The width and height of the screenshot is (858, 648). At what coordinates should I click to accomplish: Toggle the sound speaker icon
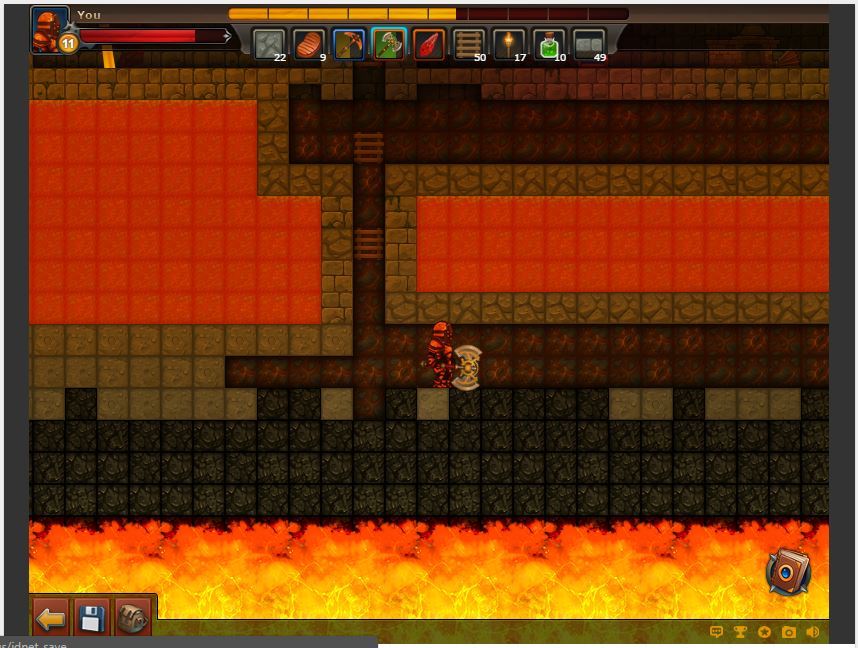813,632
